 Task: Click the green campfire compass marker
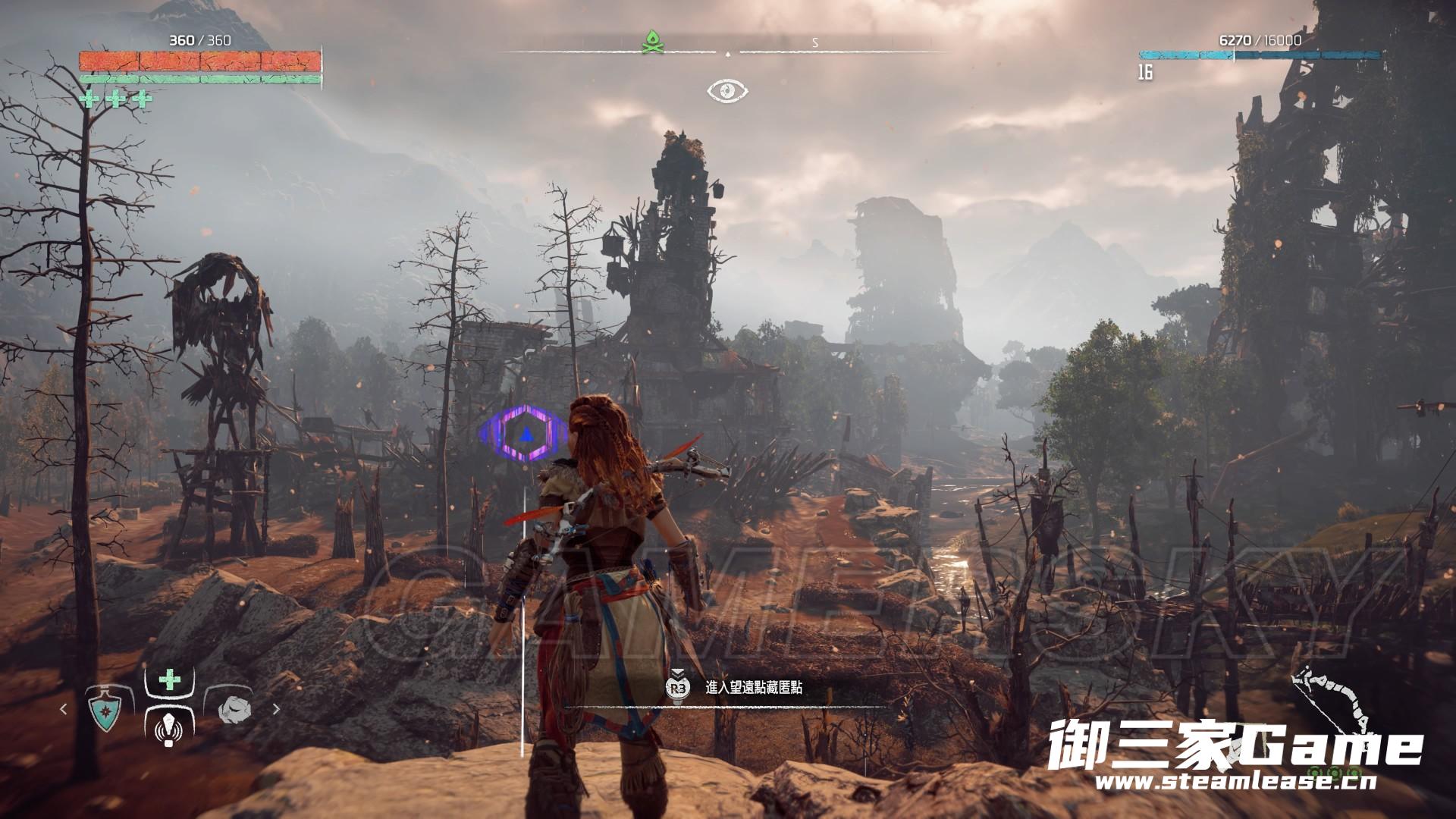(652, 42)
